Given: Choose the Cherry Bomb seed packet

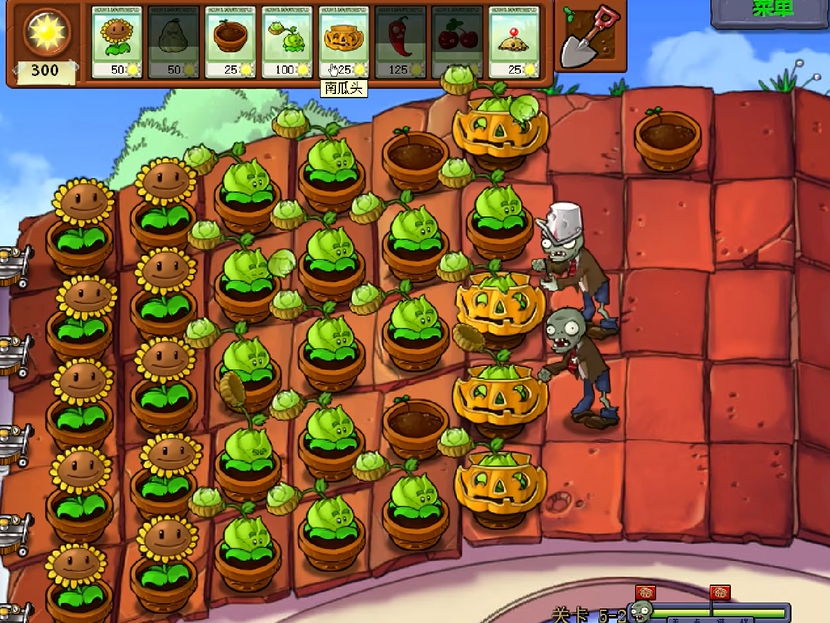Looking at the screenshot, I should [457, 42].
